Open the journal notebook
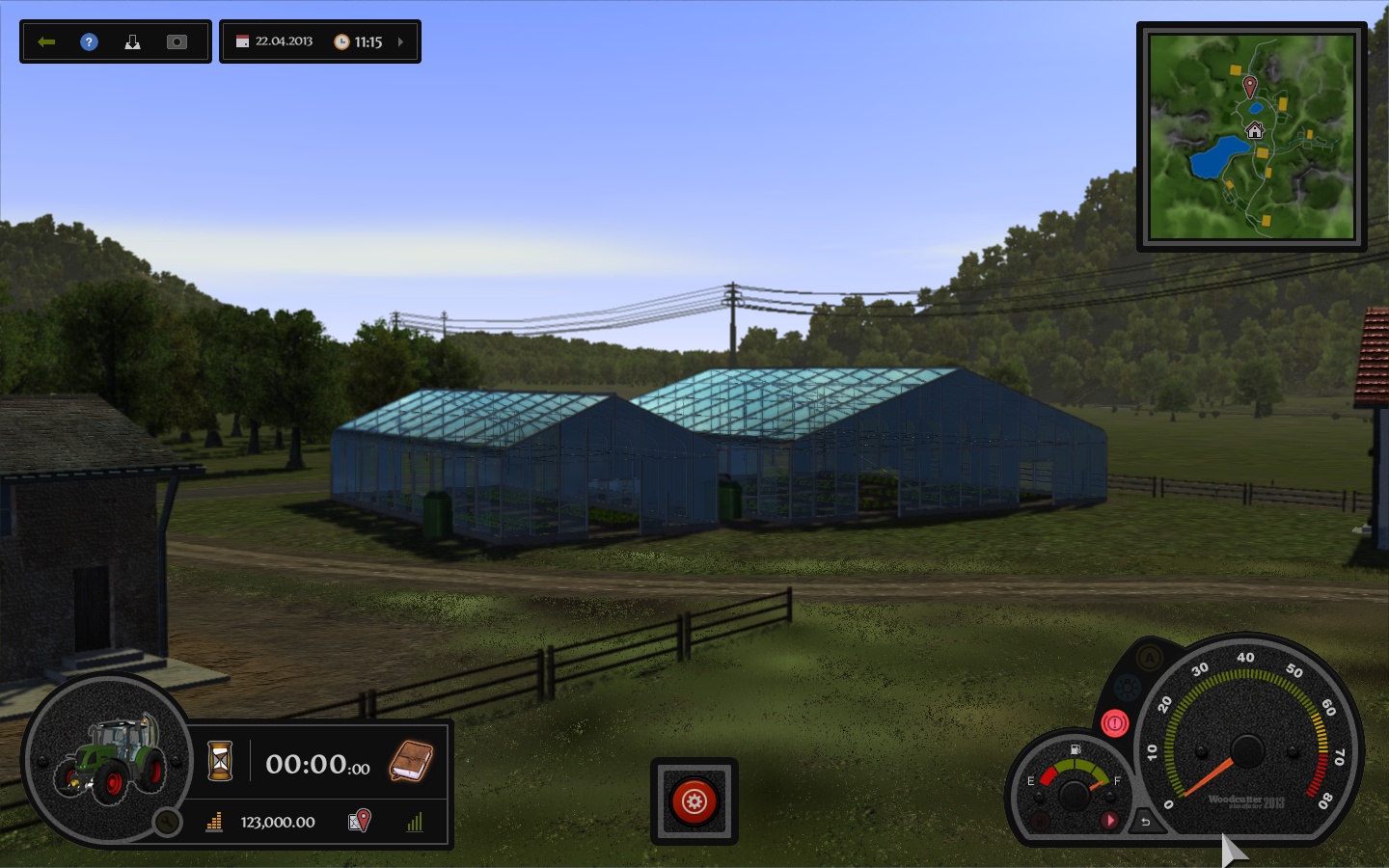 tap(409, 762)
